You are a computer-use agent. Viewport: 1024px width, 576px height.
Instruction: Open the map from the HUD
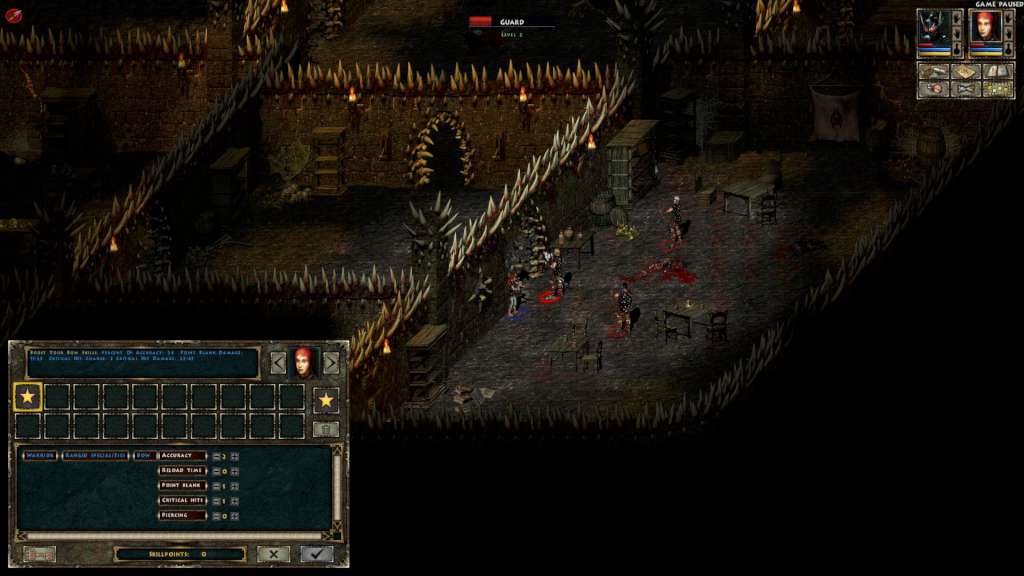pyautogui.click(x=966, y=72)
